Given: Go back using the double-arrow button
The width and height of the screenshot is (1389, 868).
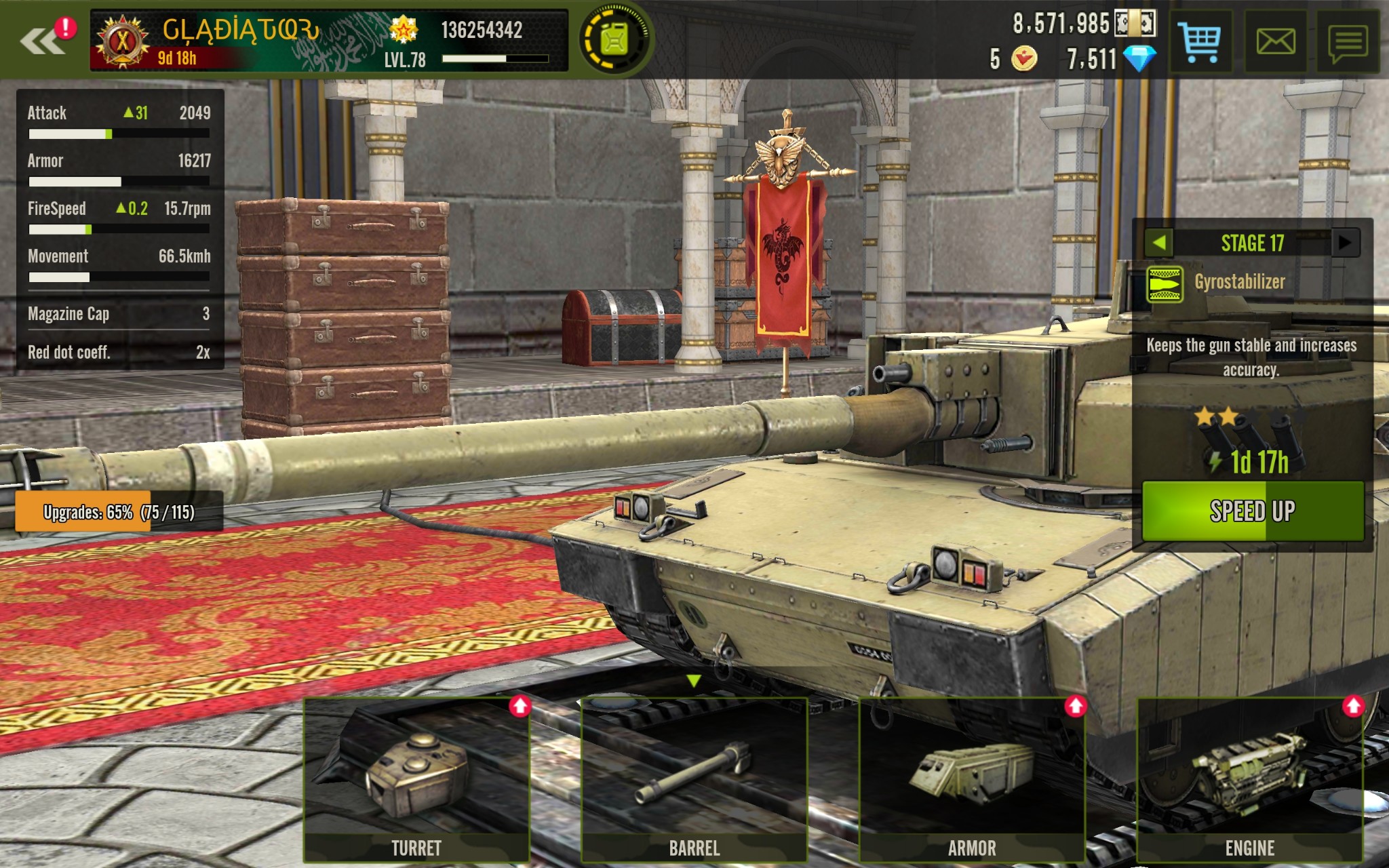Looking at the screenshot, I should click(42, 41).
